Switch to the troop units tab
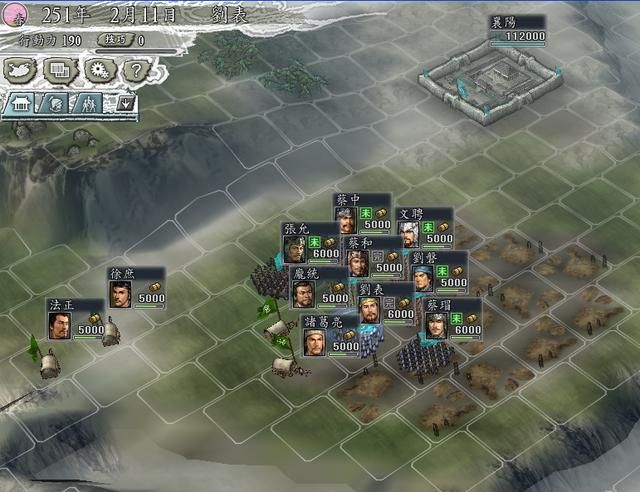640x492 pixels. tap(88, 102)
